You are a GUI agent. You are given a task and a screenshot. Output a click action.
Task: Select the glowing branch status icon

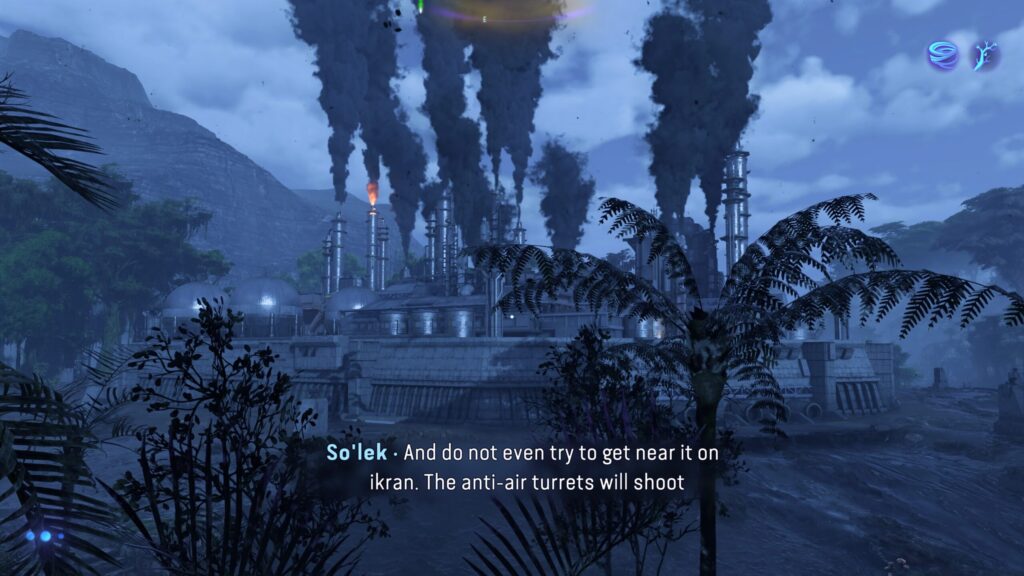pyautogui.click(x=984, y=55)
